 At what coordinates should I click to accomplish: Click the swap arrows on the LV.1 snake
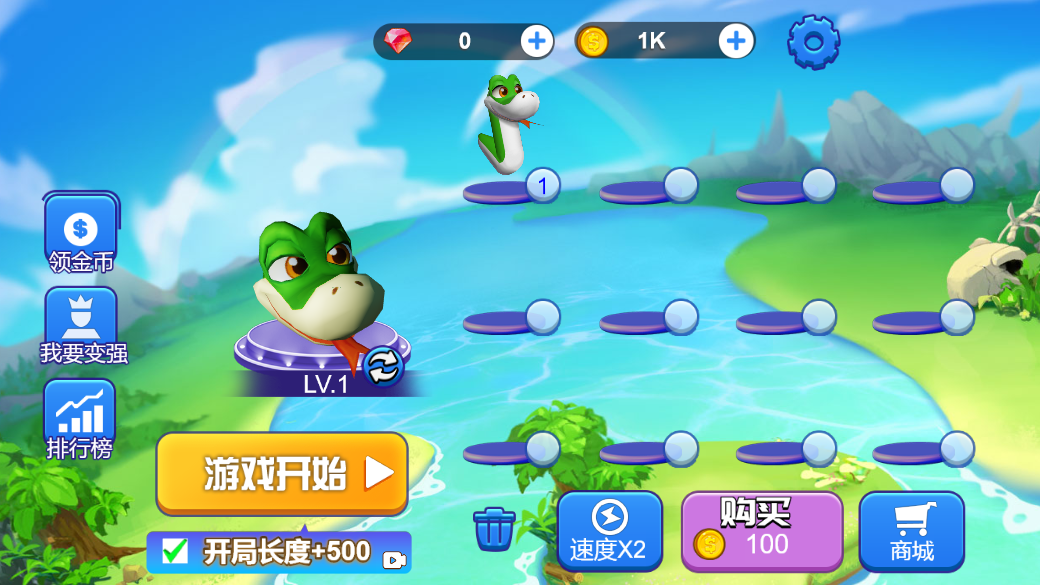click(382, 367)
